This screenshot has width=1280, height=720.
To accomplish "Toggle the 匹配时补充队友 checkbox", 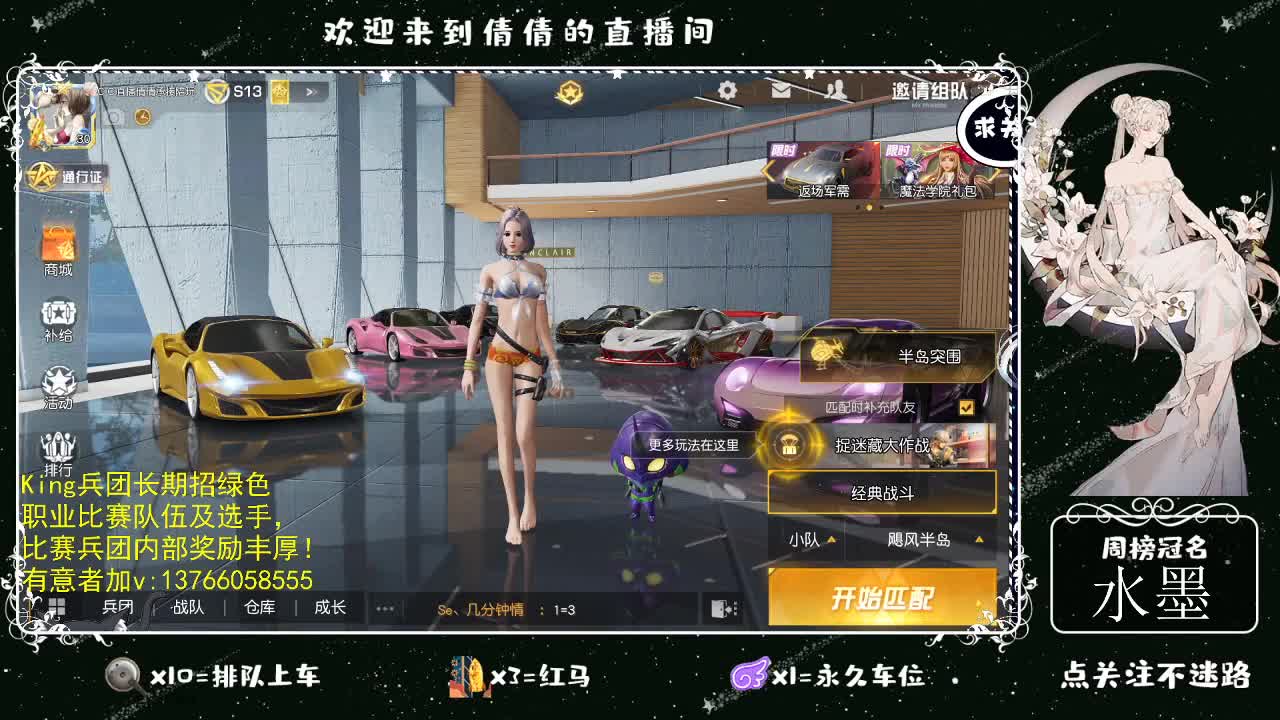I will click(966, 407).
